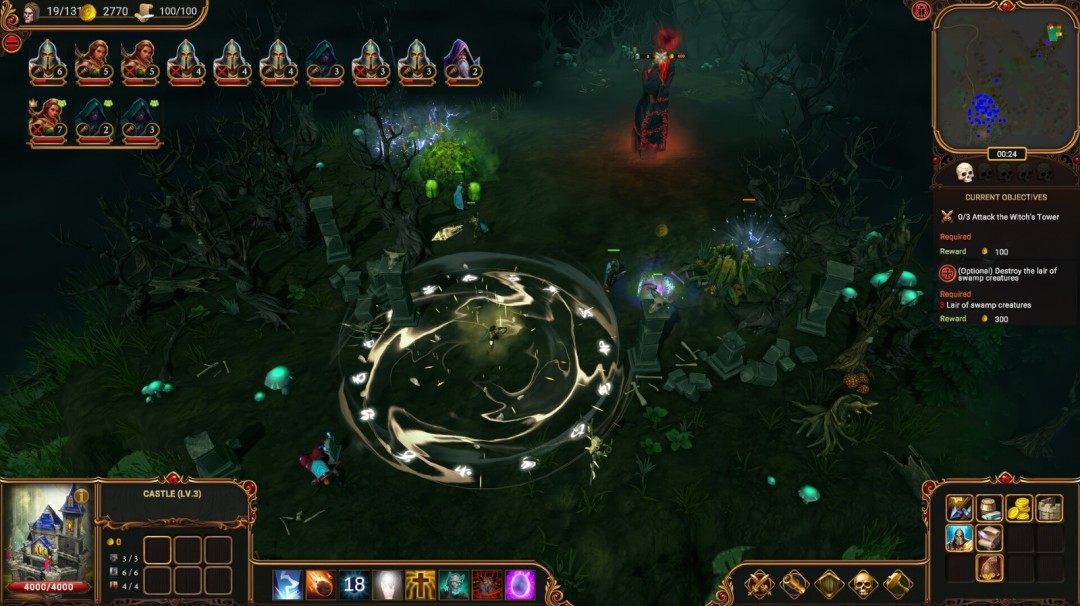This screenshot has width=1080, height=606.
Task: Cast the fireball meteor spell
Action: tap(321, 585)
